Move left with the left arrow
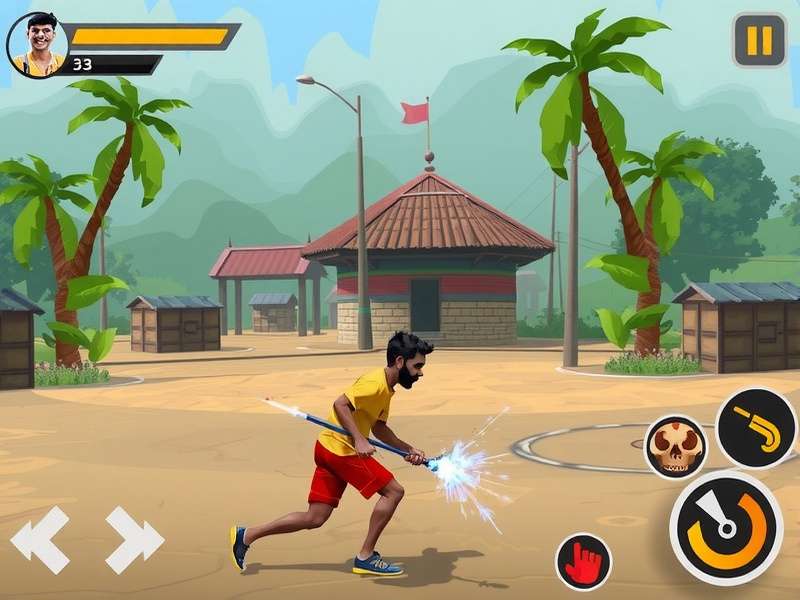 pos(40,539)
